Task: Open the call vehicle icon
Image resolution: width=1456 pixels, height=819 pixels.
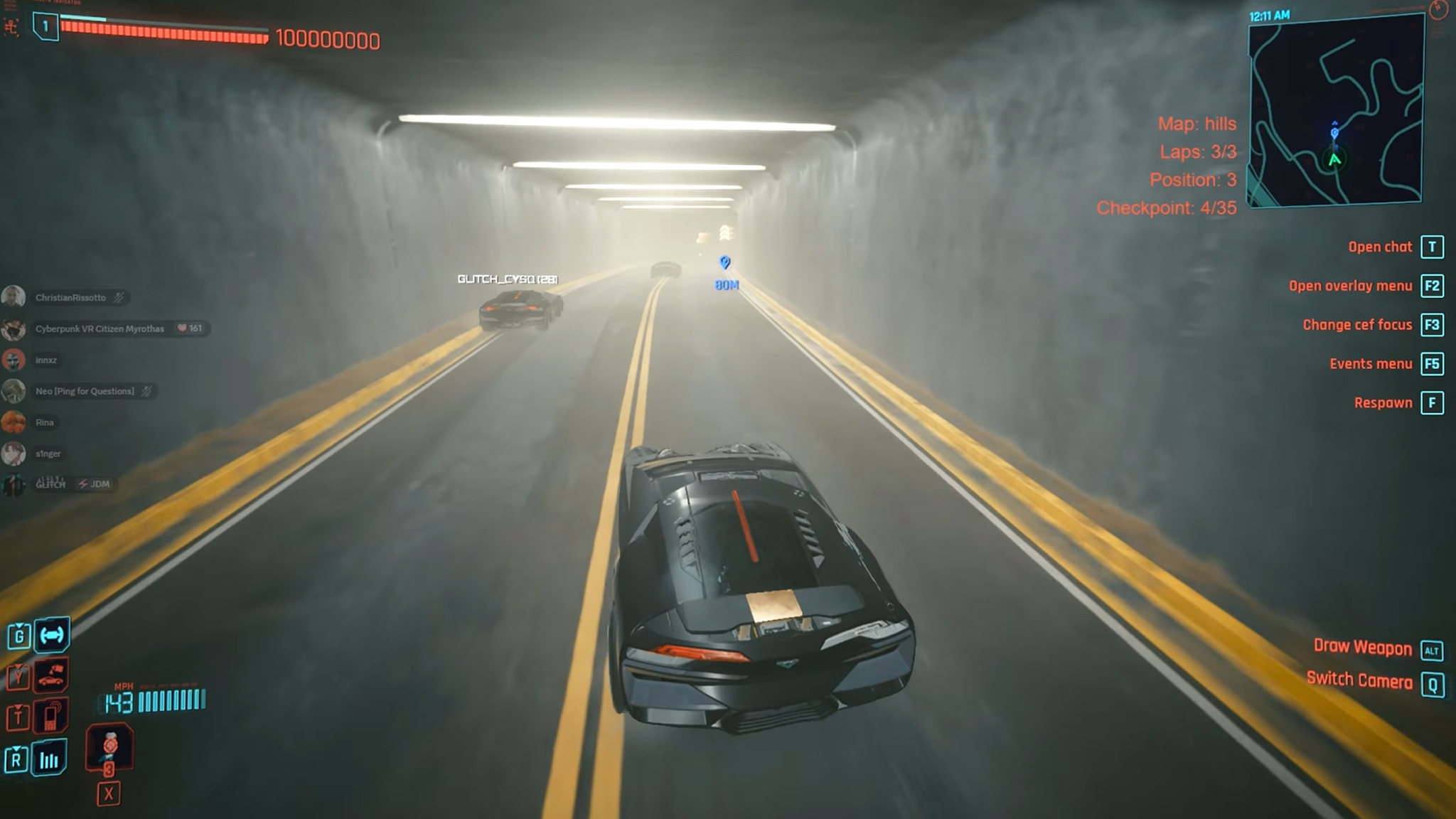Action: (51, 676)
